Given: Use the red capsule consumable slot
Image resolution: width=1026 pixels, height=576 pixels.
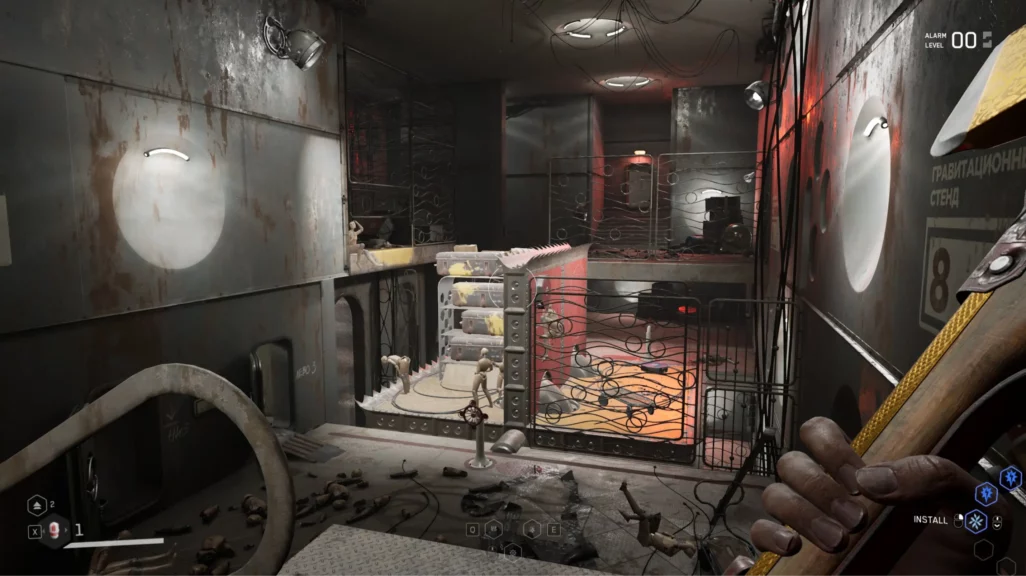Looking at the screenshot, I should 56,531.
